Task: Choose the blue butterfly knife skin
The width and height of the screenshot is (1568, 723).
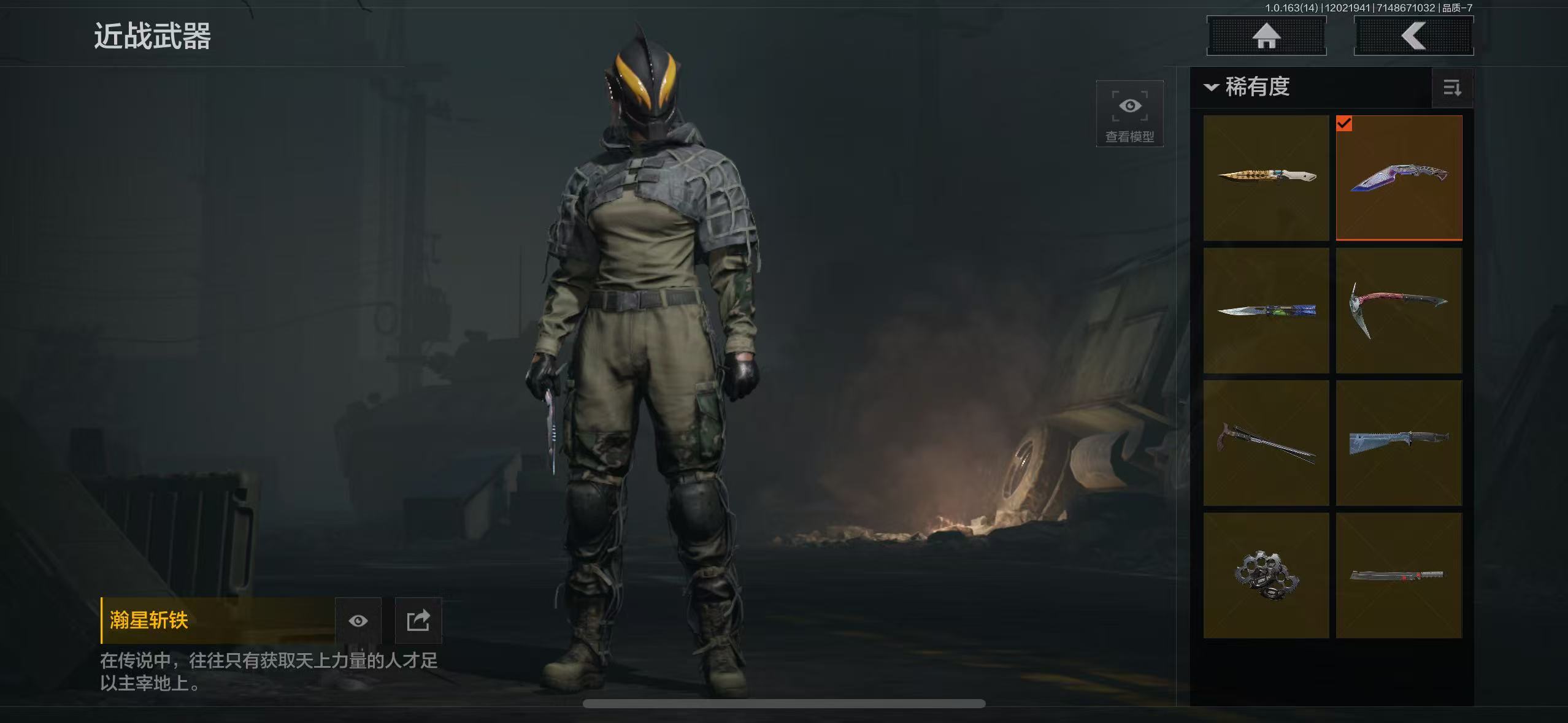Action: 1266,310
